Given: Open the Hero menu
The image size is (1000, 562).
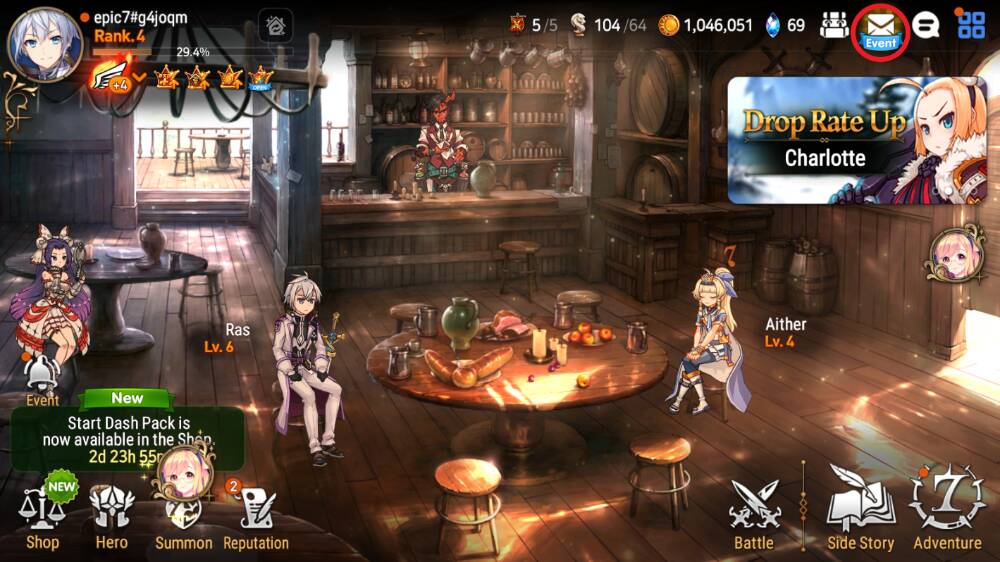Looking at the screenshot, I should (111, 517).
